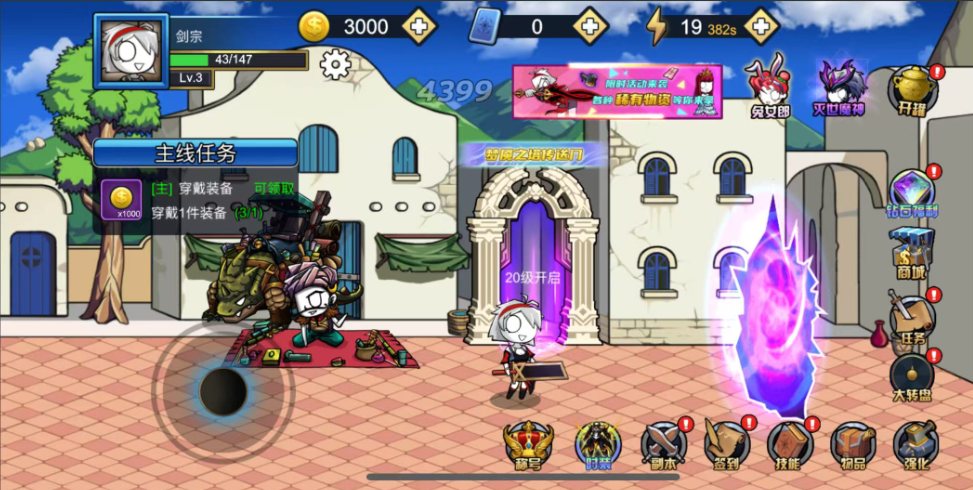Viewport: 973px width, 490px height.
Task: Spin the 大转盘 lucky wheel
Action: click(x=911, y=378)
